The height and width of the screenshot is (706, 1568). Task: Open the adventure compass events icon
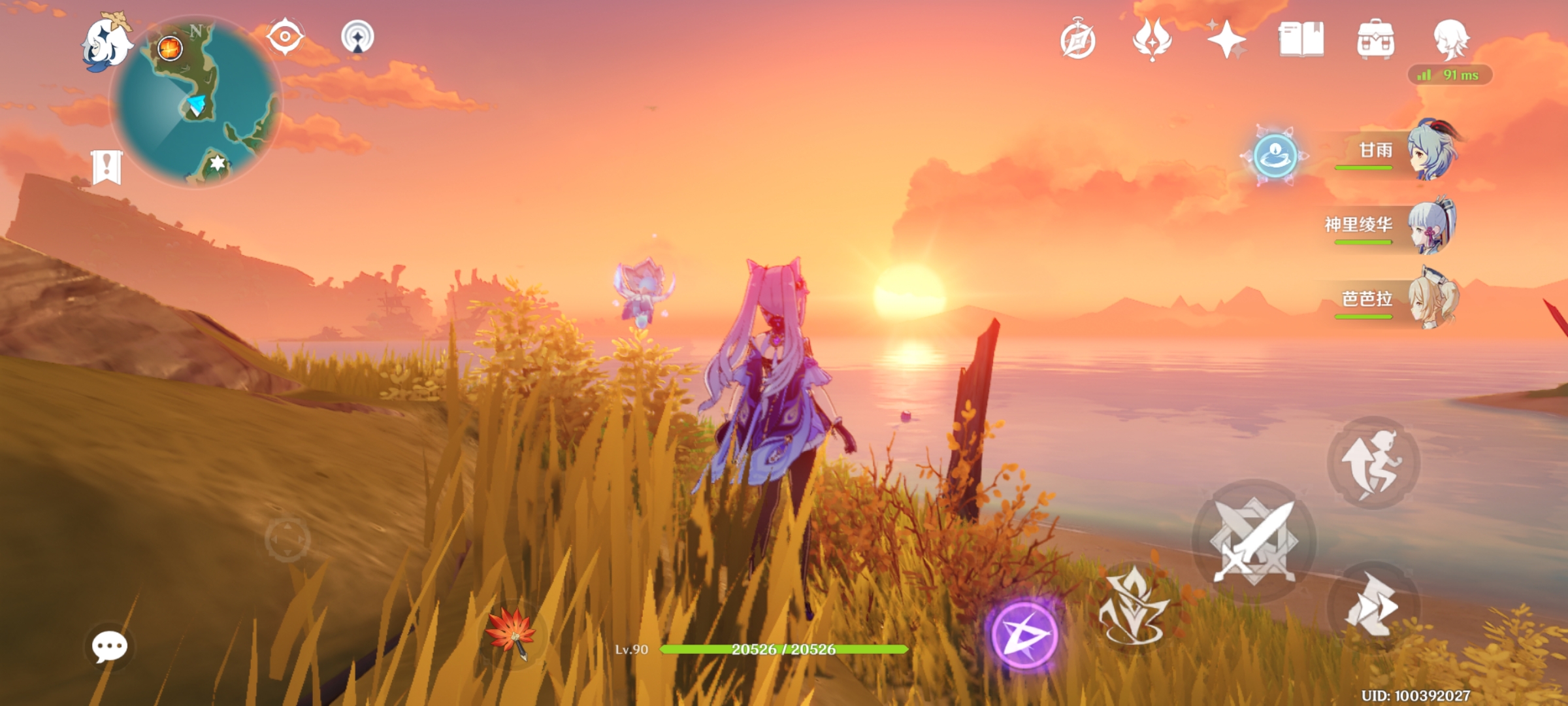click(1077, 40)
